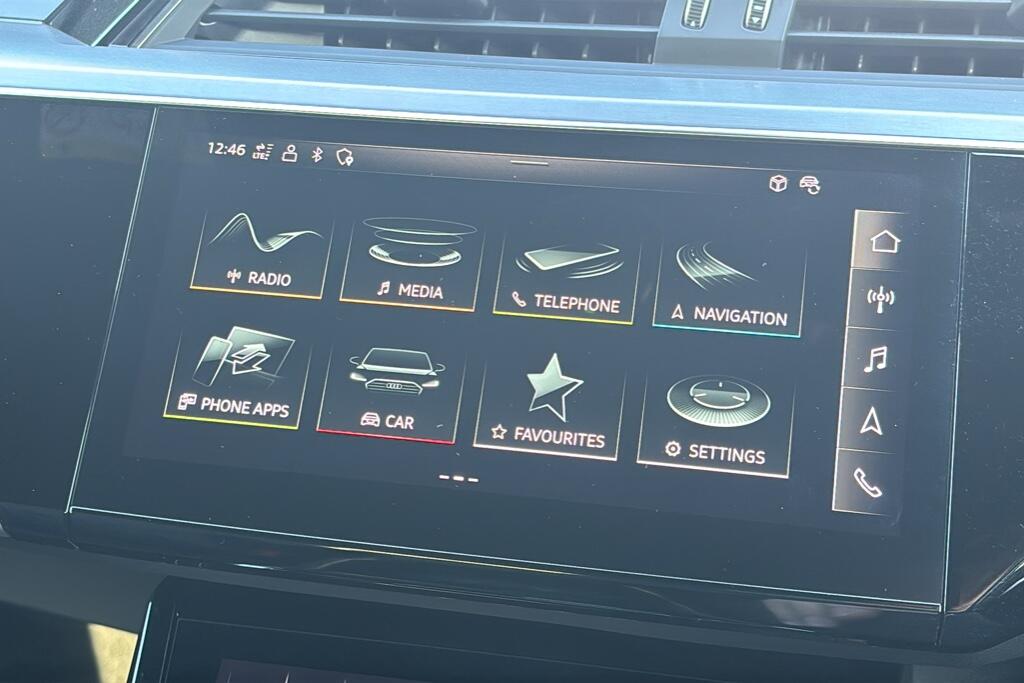The height and width of the screenshot is (683, 1024).
Task: Tap the pull-down handle at top
Action: point(529,162)
